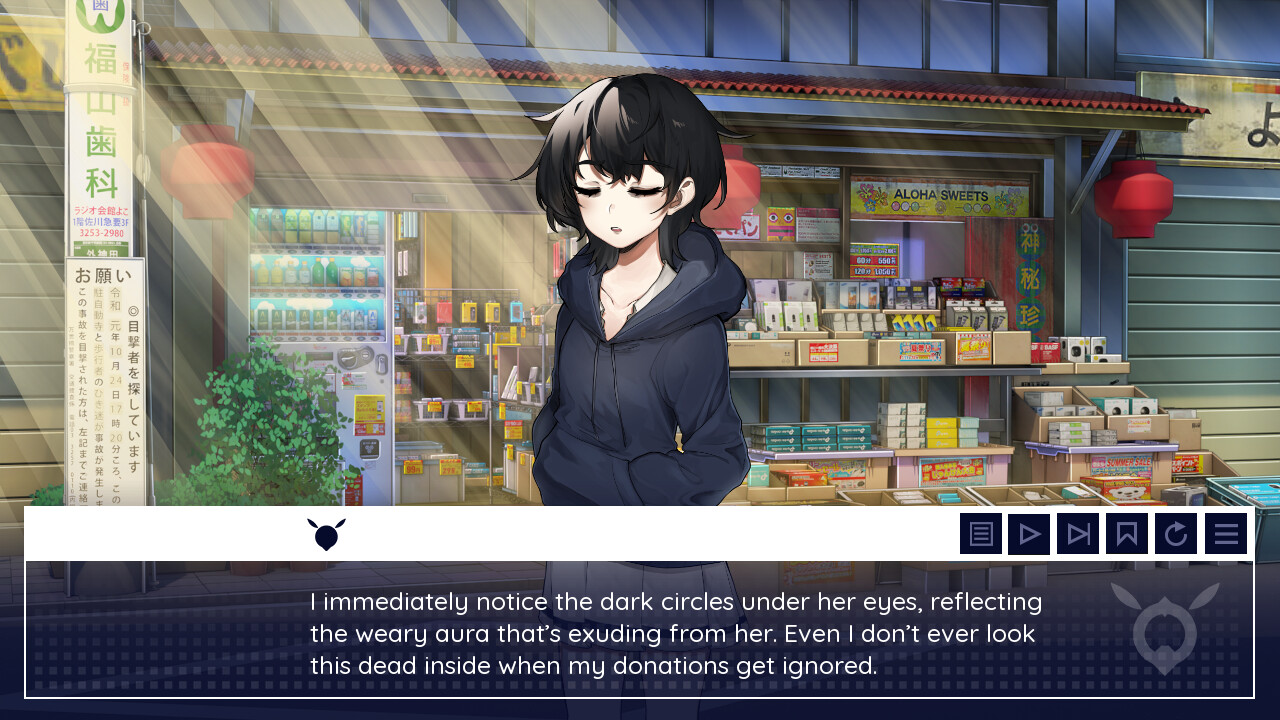
Task: Toggle auto-read mode on
Action: pos(1029,533)
